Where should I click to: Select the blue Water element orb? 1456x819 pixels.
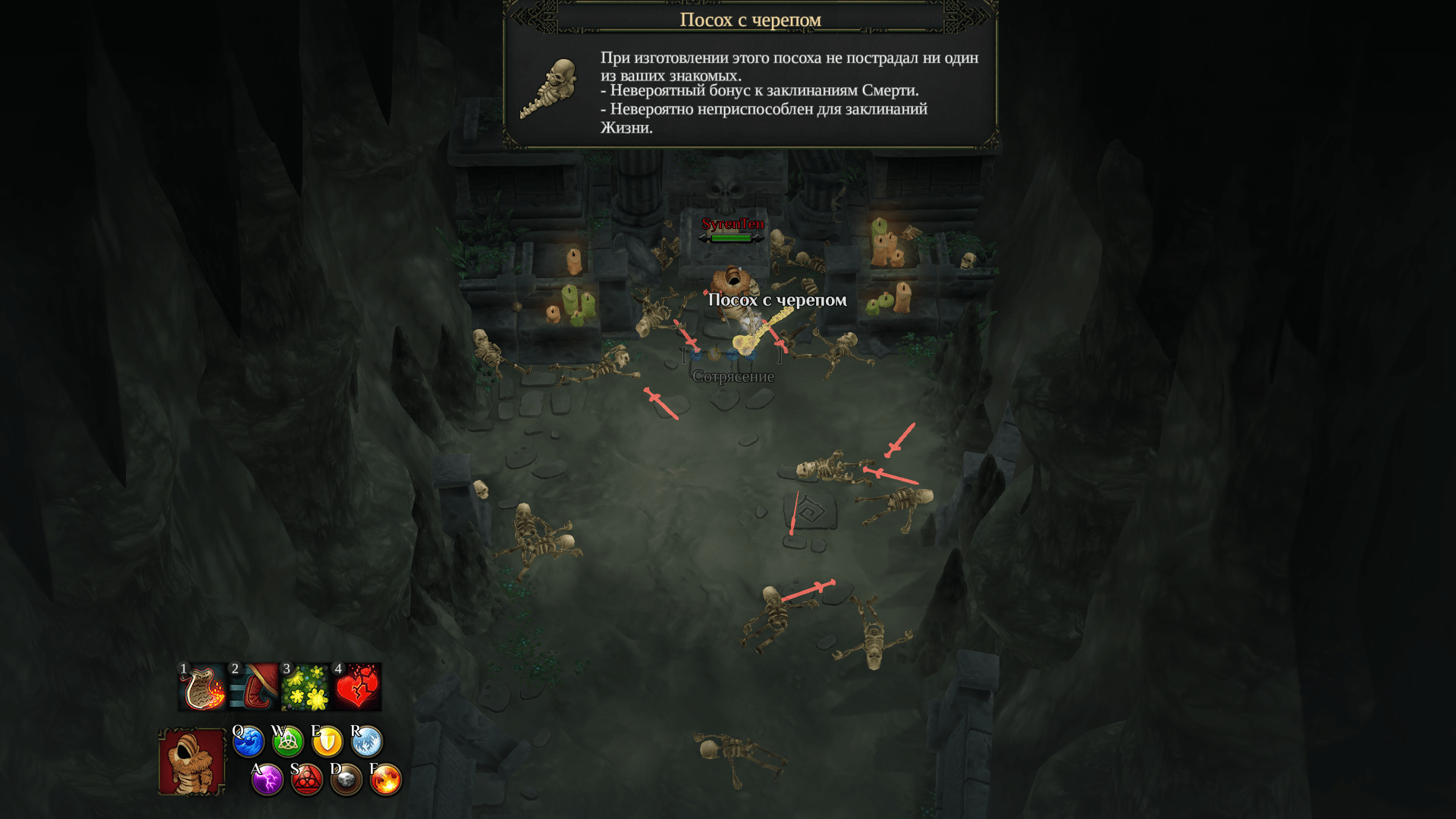pos(249,742)
